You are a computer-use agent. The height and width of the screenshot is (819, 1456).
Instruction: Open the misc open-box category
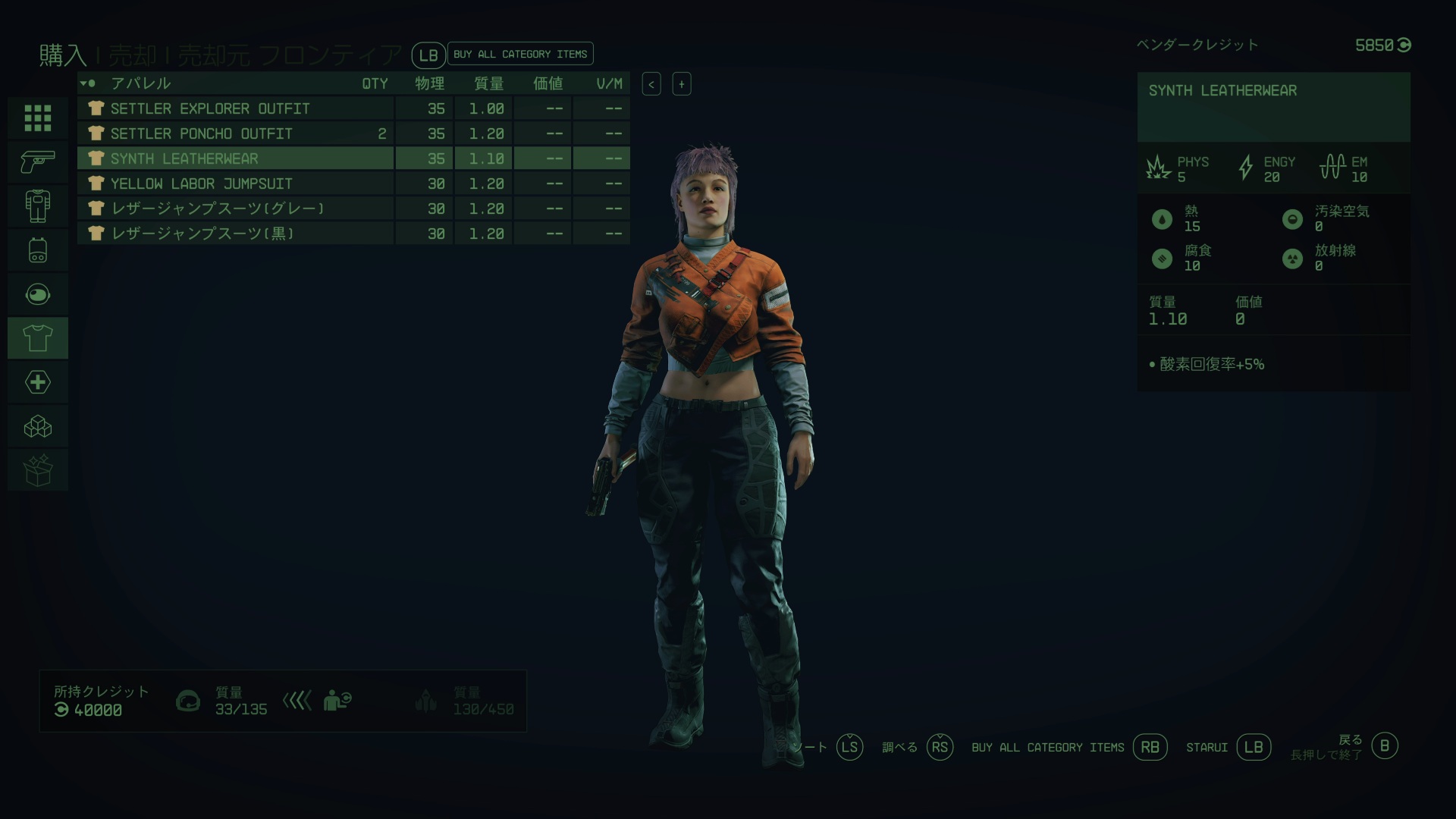click(x=38, y=470)
